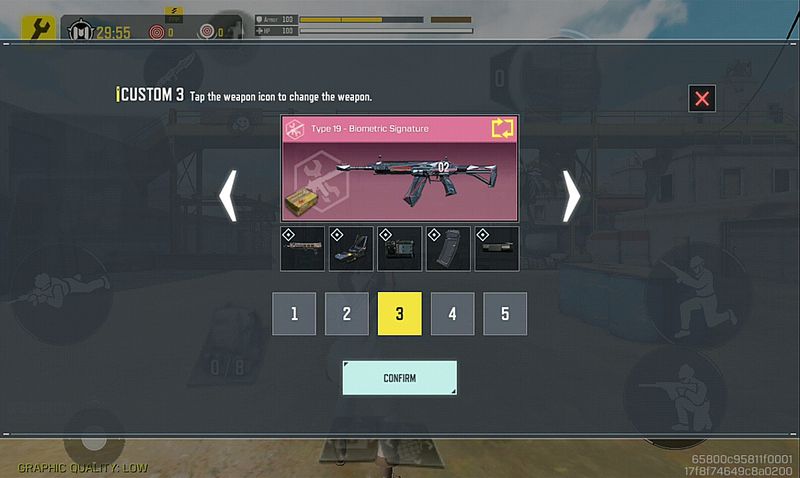Select loadout slot 5
800x478 pixels.
tap(505, 314)
